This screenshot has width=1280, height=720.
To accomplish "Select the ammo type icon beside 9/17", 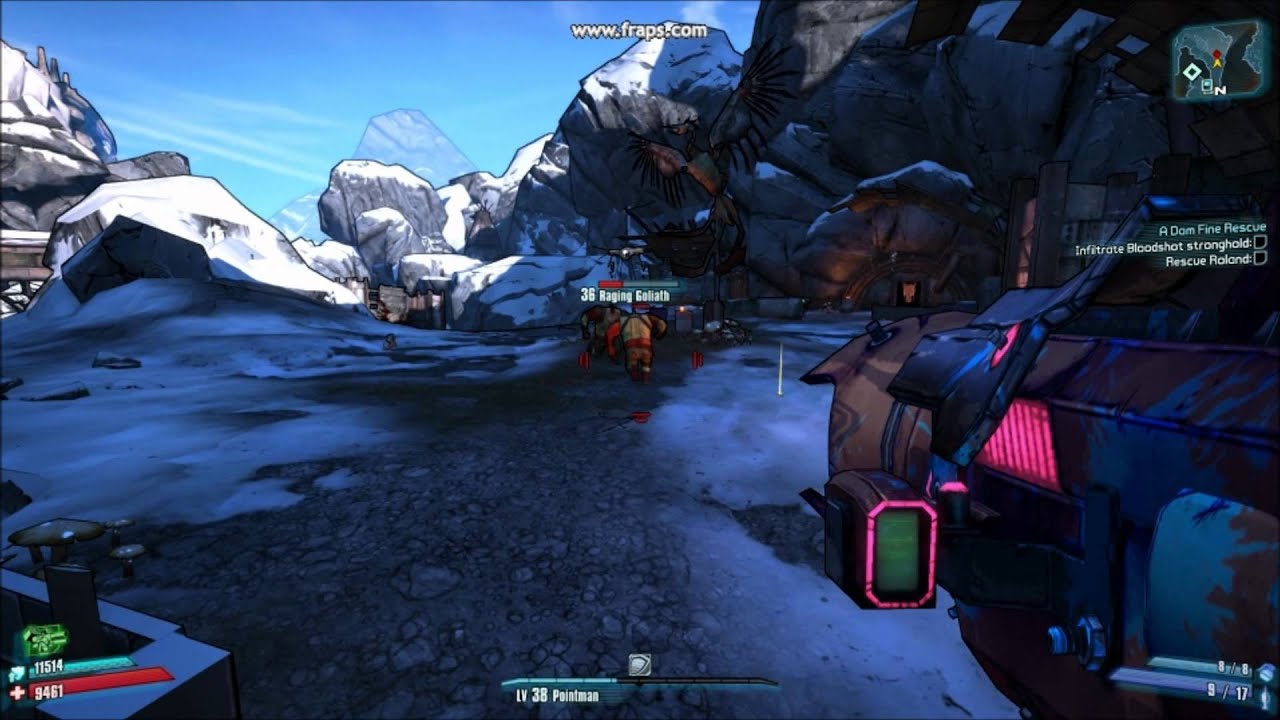I will (x=1266, y=693).
